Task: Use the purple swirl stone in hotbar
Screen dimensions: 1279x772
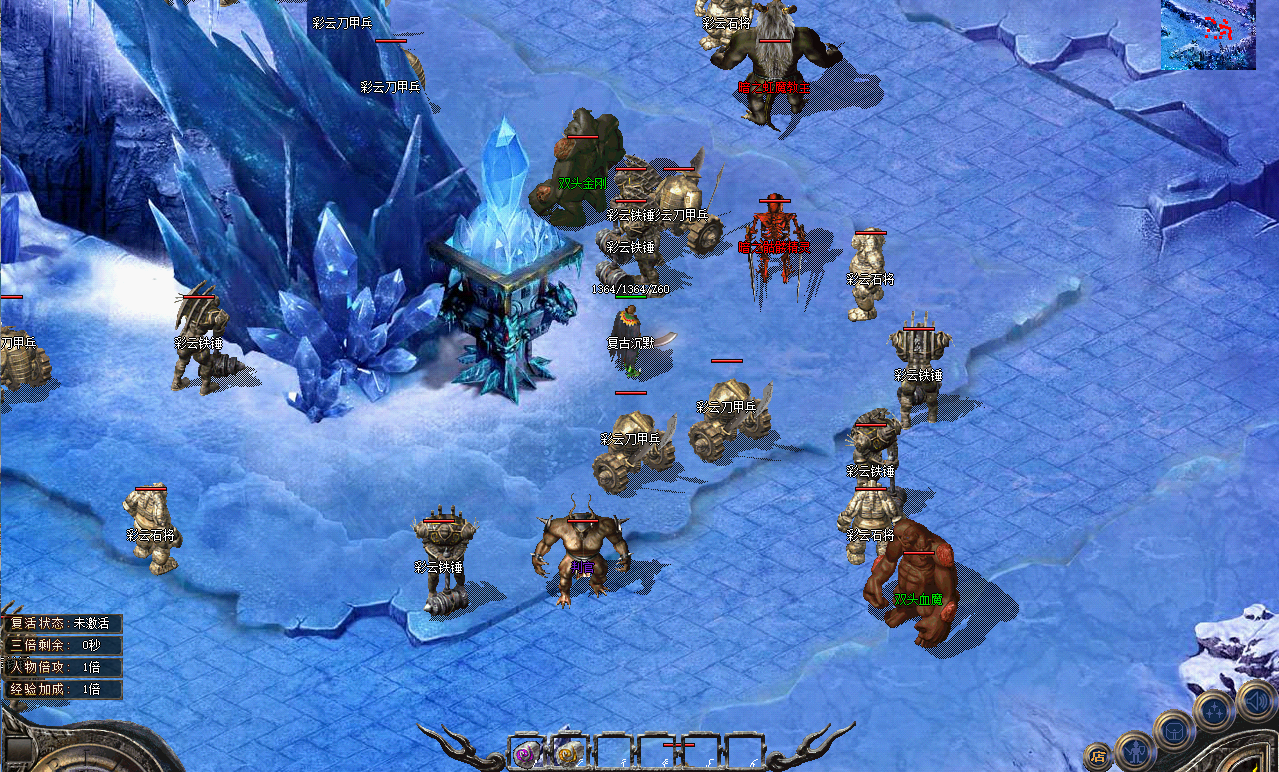Action: point(526,753)
